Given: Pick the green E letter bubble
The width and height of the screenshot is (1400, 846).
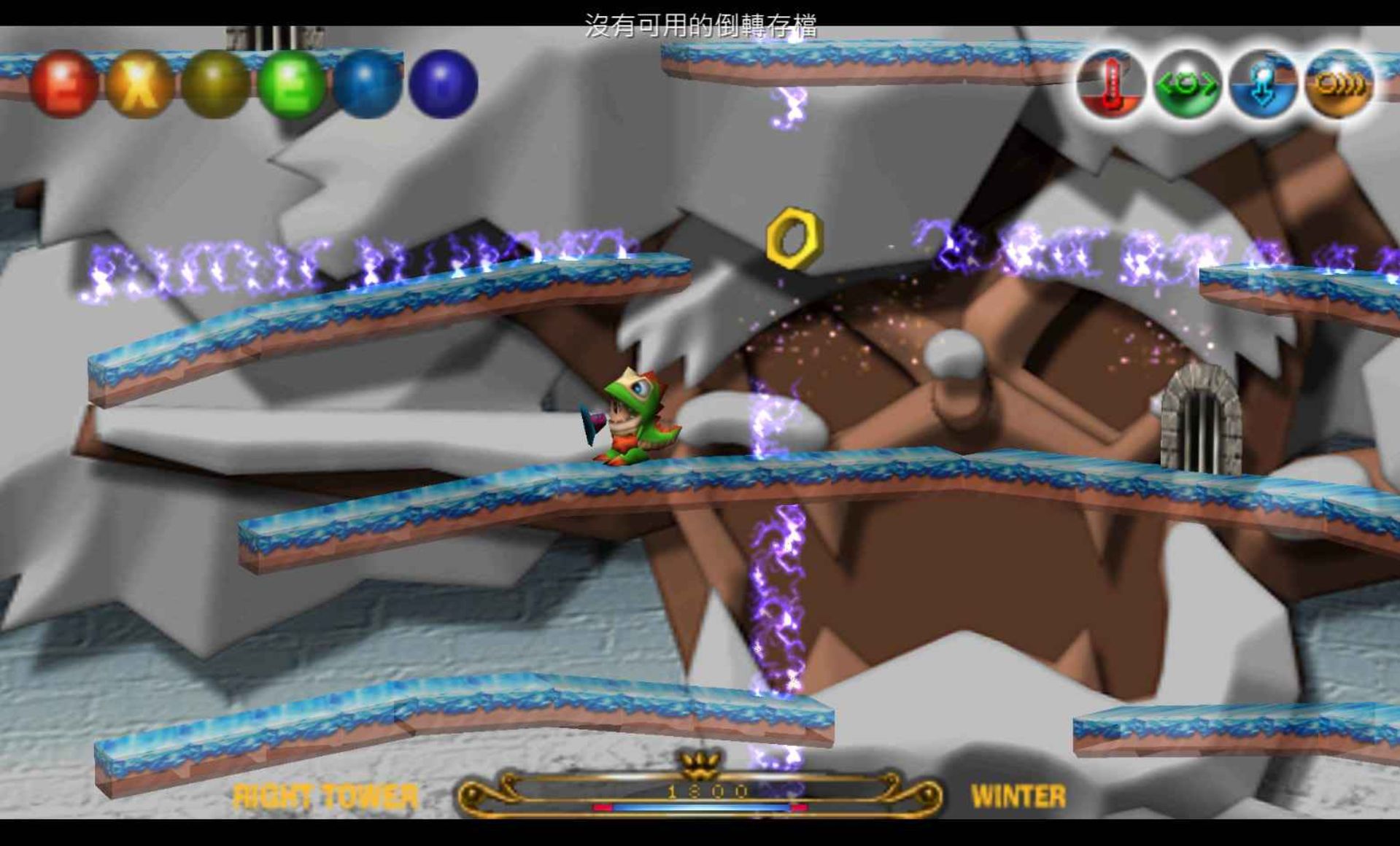Looking at the screenshot, I should coord(292,83).
